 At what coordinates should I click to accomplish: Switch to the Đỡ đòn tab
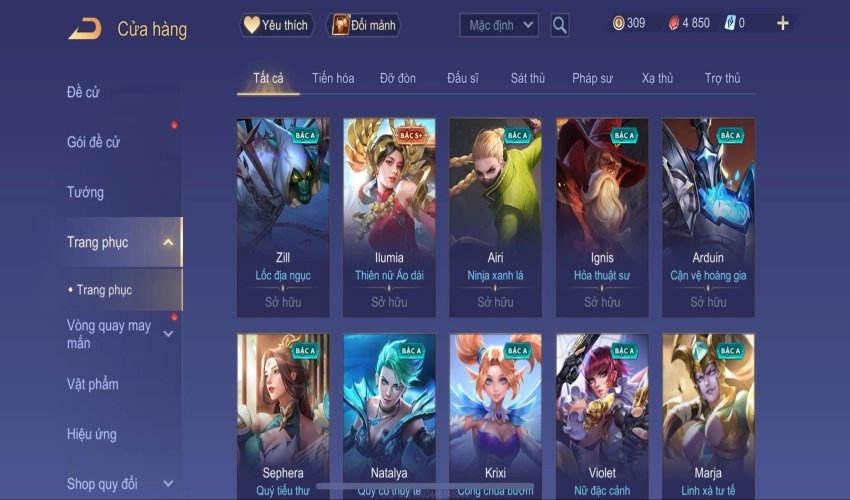[398, 78]
